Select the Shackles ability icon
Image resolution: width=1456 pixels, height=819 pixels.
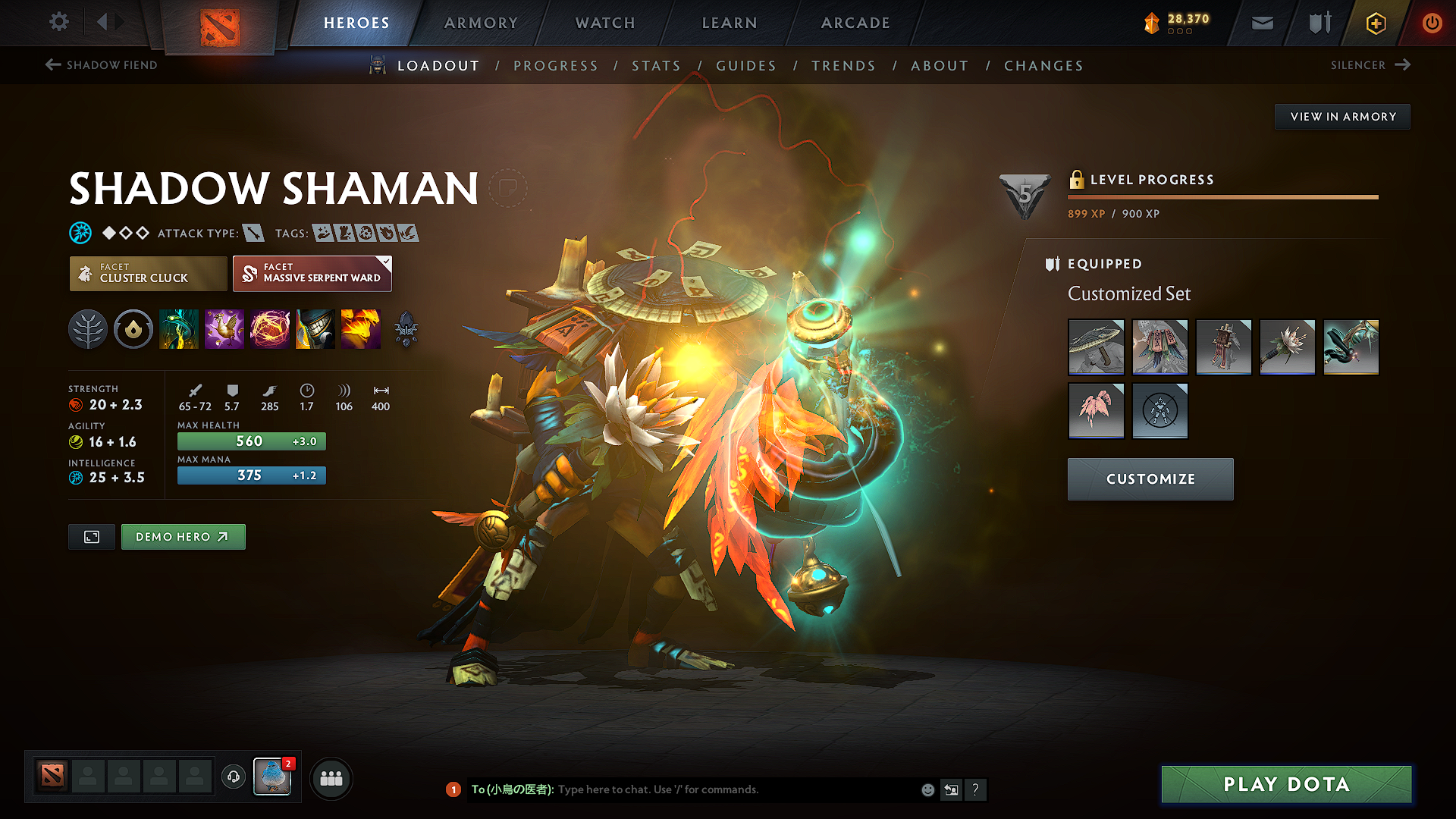270,329
